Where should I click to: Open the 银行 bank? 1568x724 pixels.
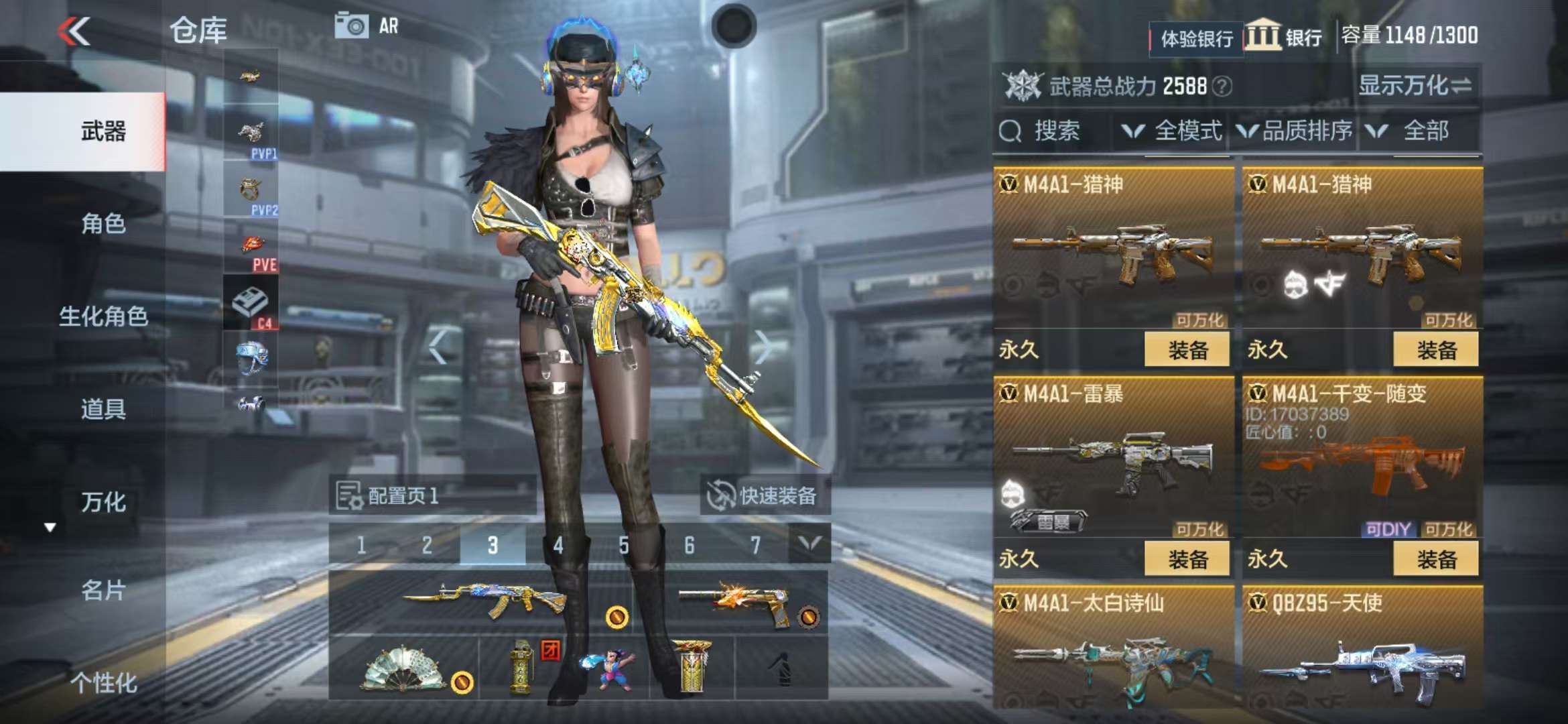tap(1285, 36)
